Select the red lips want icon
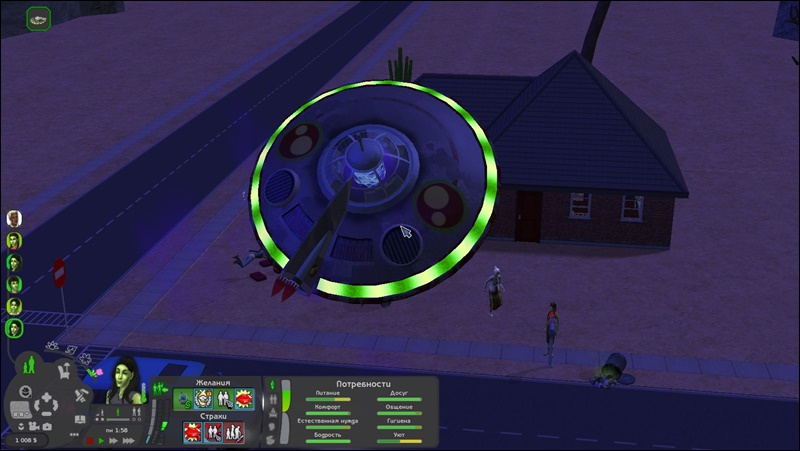The width and height of the screenshot is (800, 451). click(243, 399)
